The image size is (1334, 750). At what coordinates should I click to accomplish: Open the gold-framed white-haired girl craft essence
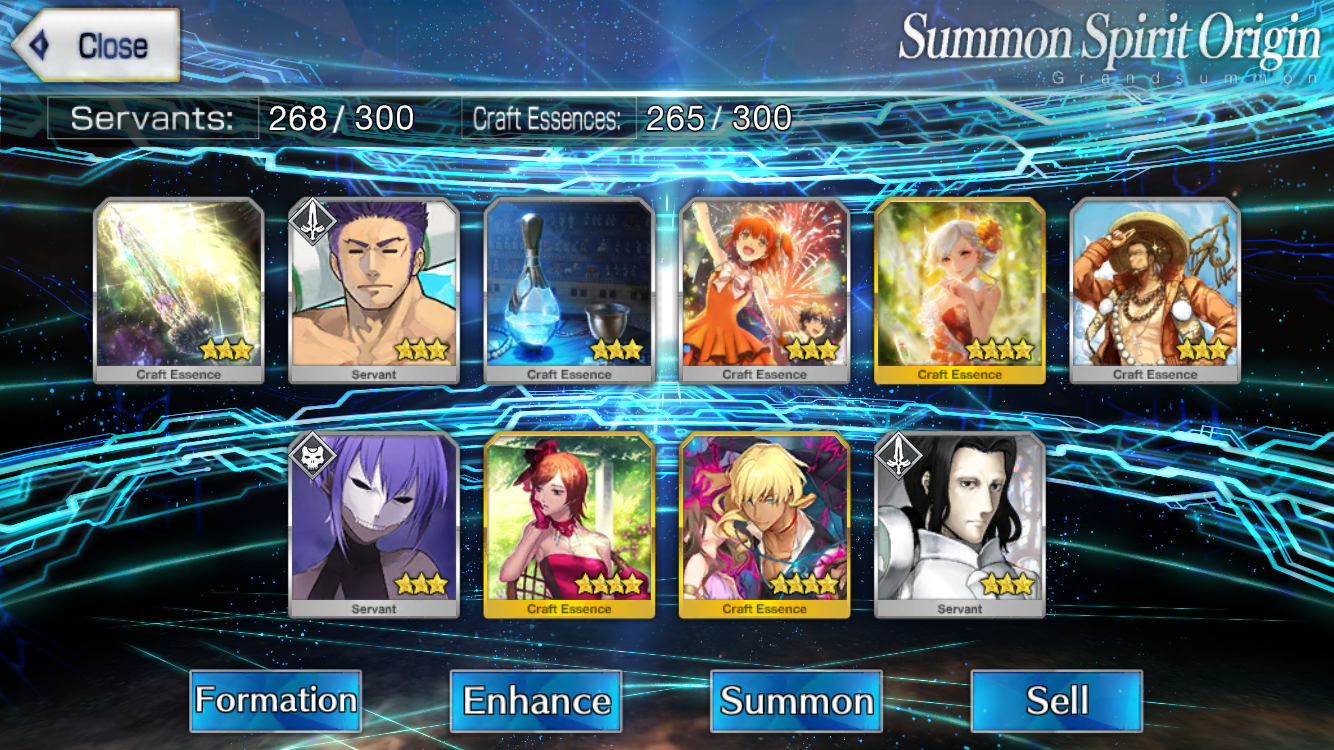tap(960, 290)
